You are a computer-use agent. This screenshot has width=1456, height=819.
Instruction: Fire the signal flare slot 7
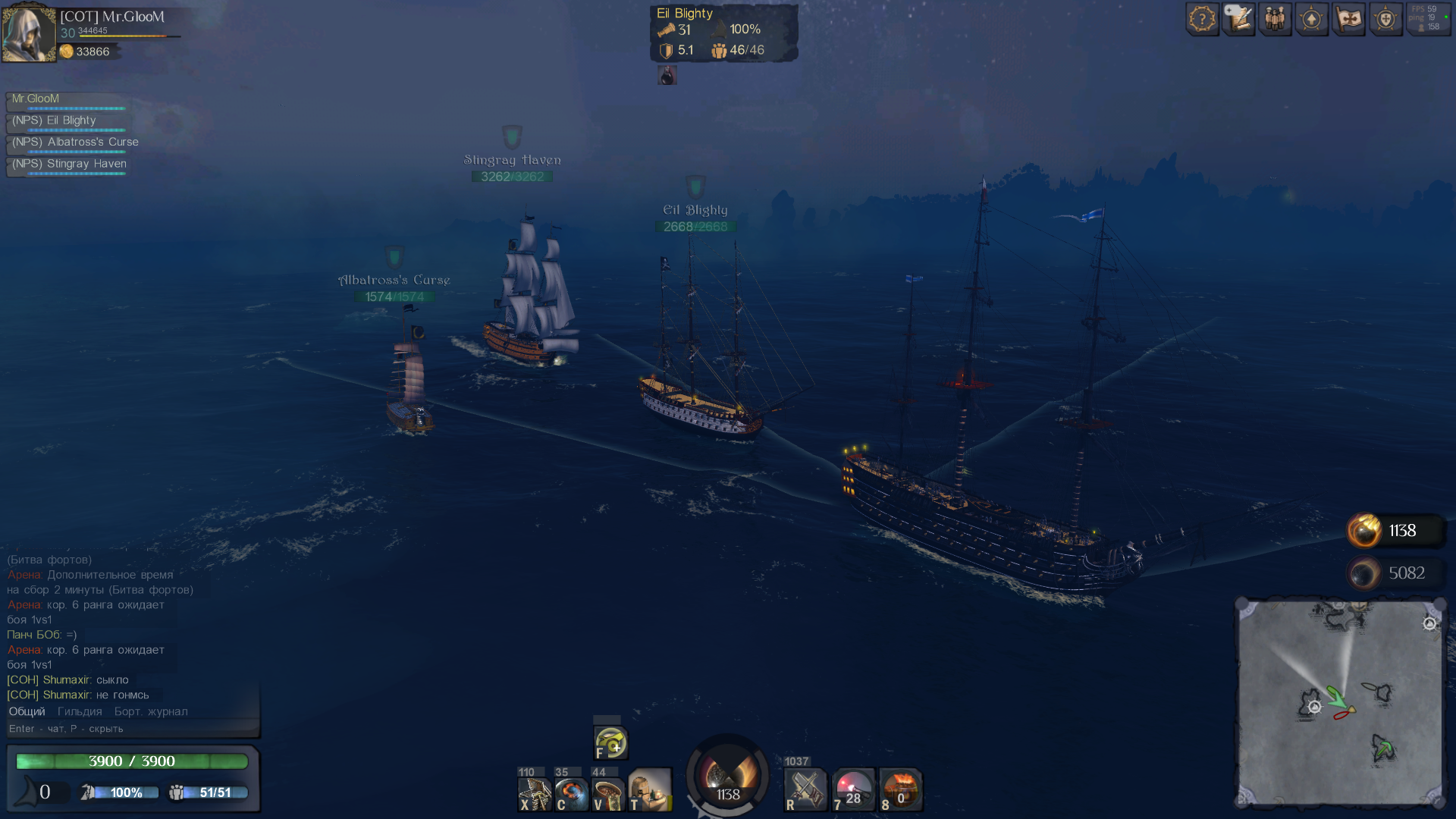coord(853,791)
